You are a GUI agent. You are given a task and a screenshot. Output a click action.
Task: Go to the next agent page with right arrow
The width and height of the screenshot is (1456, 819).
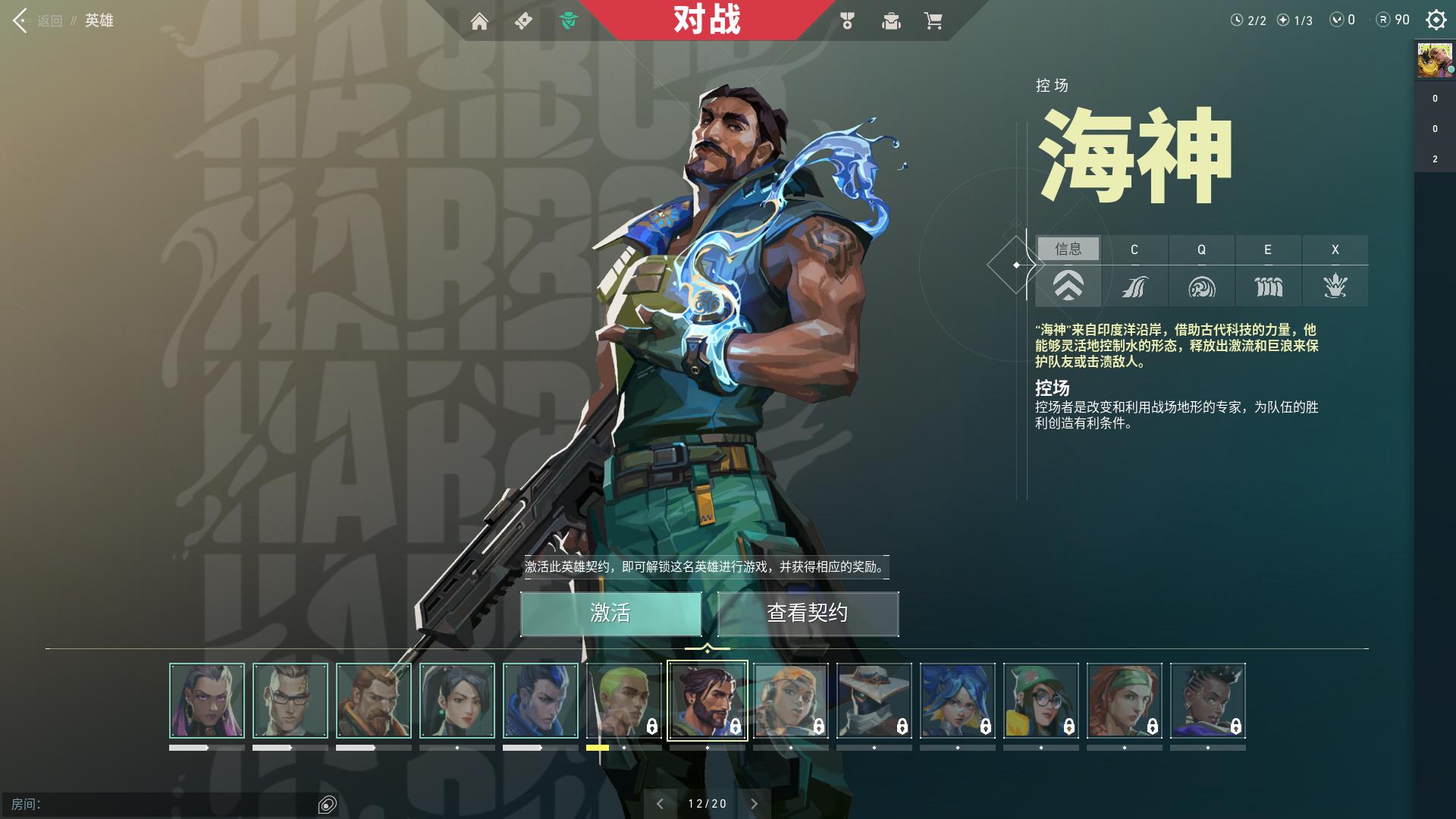point(754,802)
